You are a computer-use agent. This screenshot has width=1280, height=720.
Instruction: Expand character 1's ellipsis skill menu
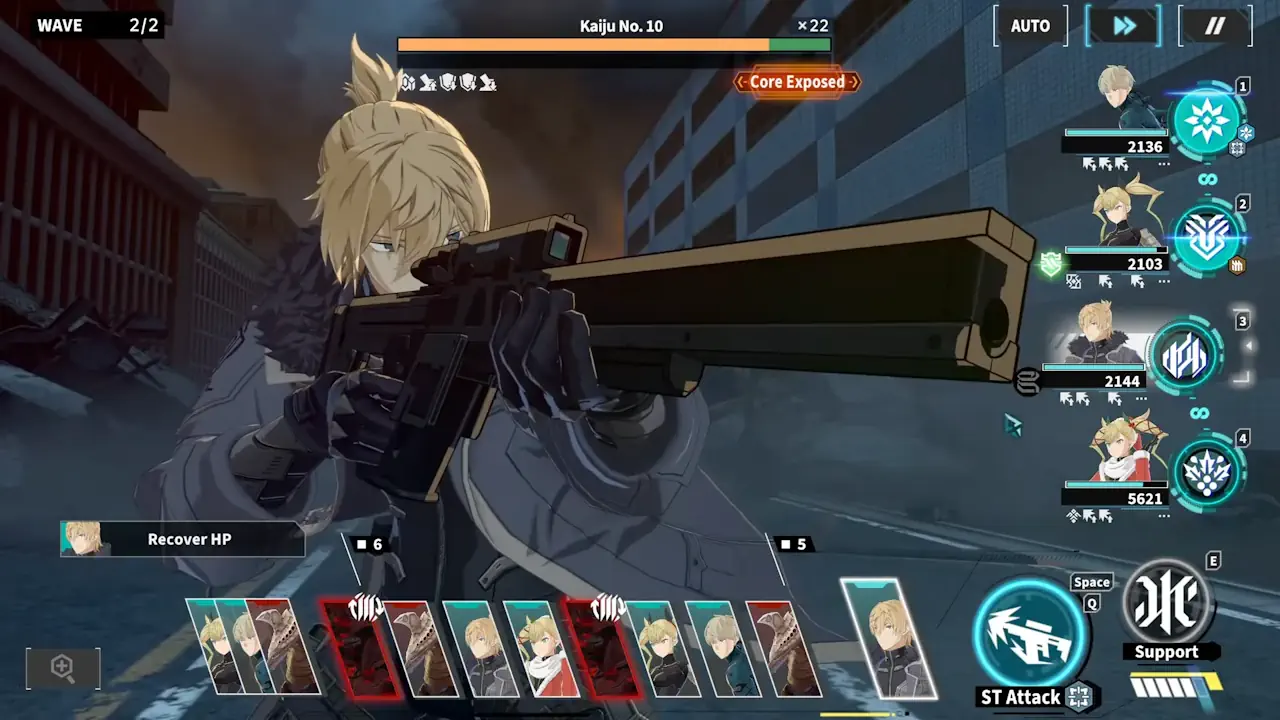tap(1164, 164)
